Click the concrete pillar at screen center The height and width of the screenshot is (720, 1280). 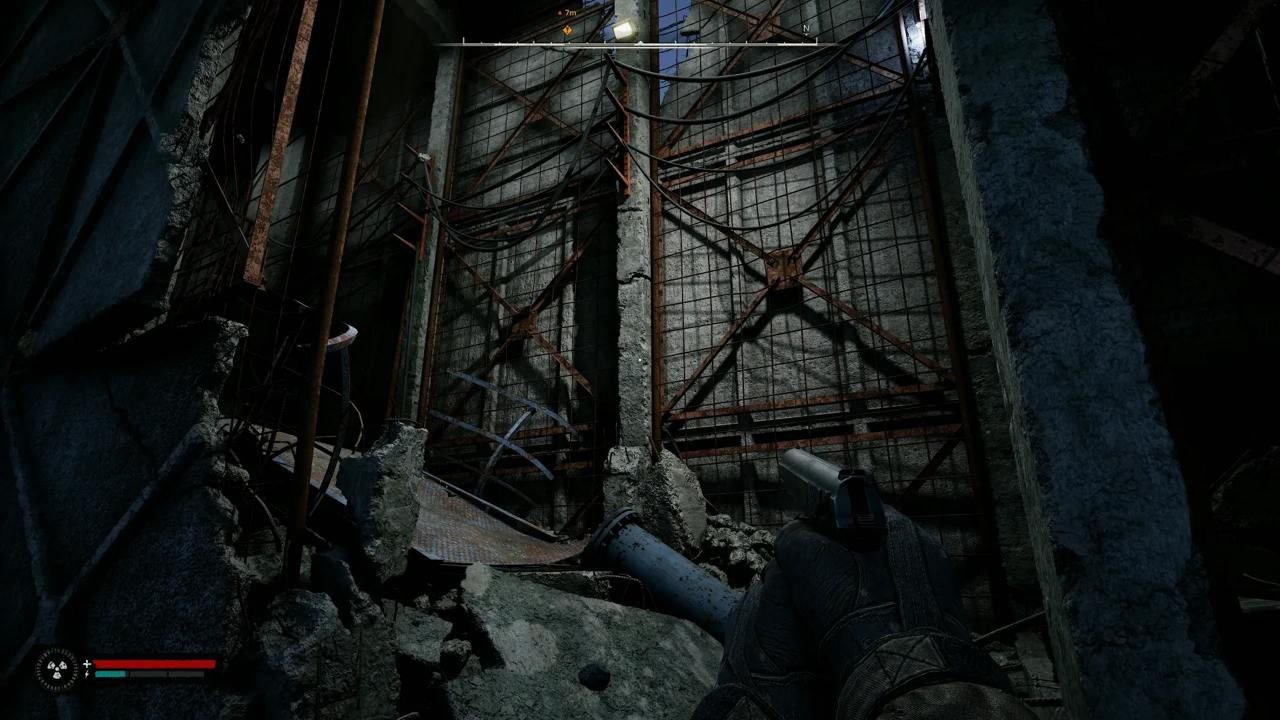(x=638, y=250)
